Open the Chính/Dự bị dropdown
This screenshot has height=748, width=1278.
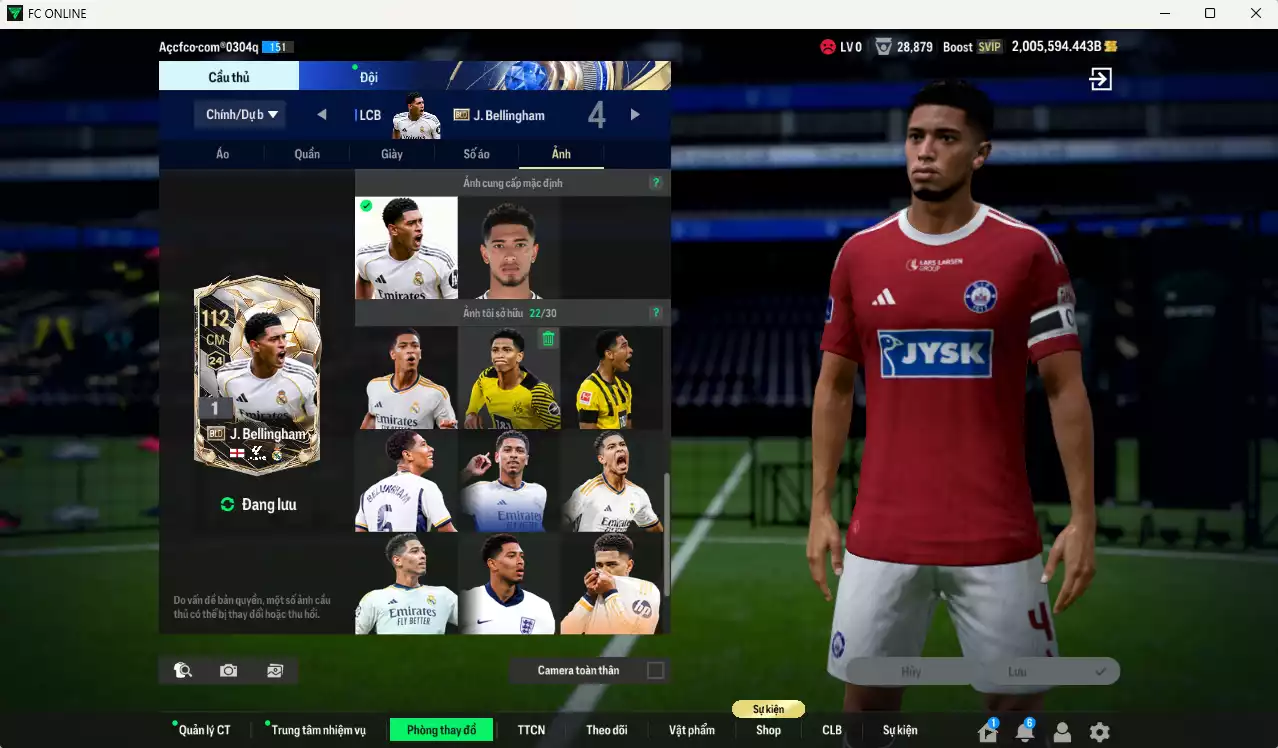coord(240,115)
